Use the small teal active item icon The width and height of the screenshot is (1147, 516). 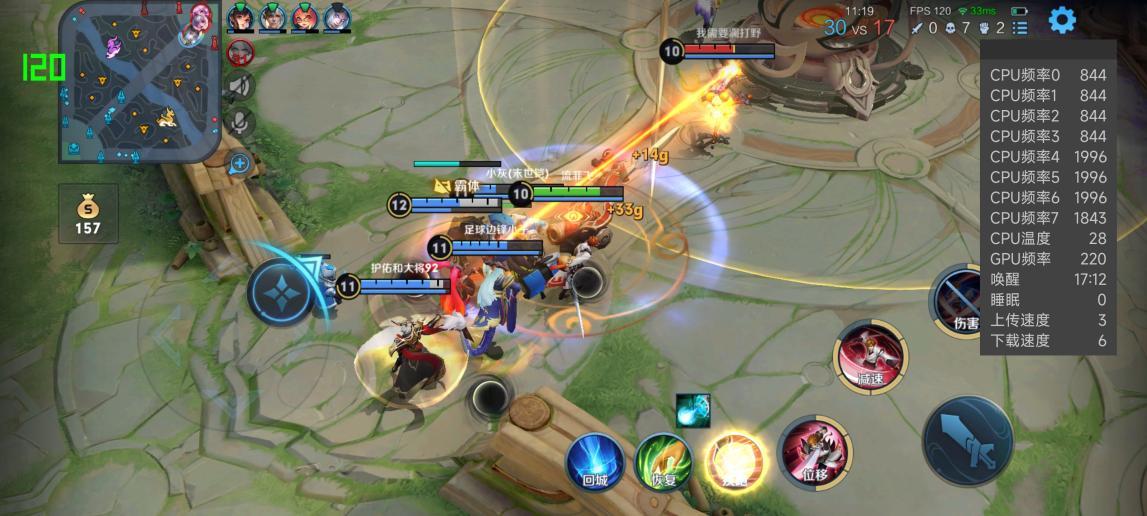(692, 409)
